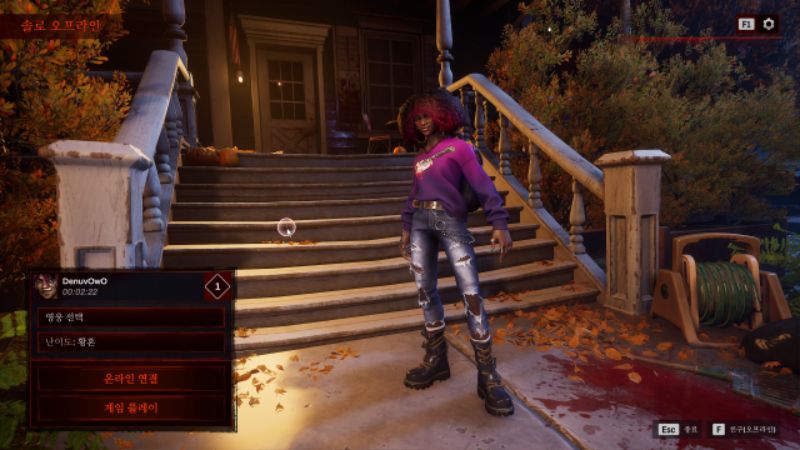
Task: Change the 난이도: 황혼 difficulty setting
Action: pyautogui.click(x=131, y=342)
